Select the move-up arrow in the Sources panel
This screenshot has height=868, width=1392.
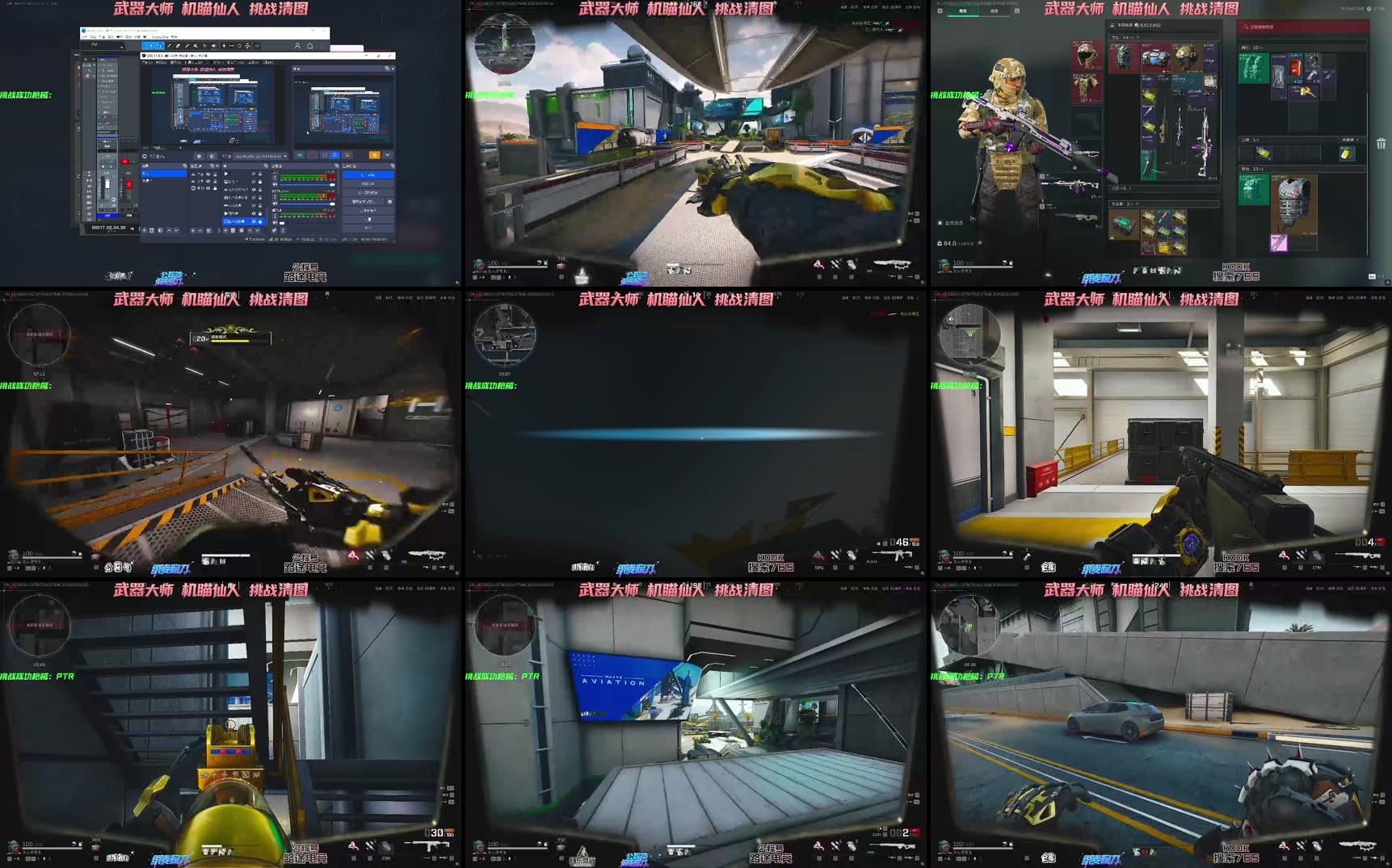point(250,230)
